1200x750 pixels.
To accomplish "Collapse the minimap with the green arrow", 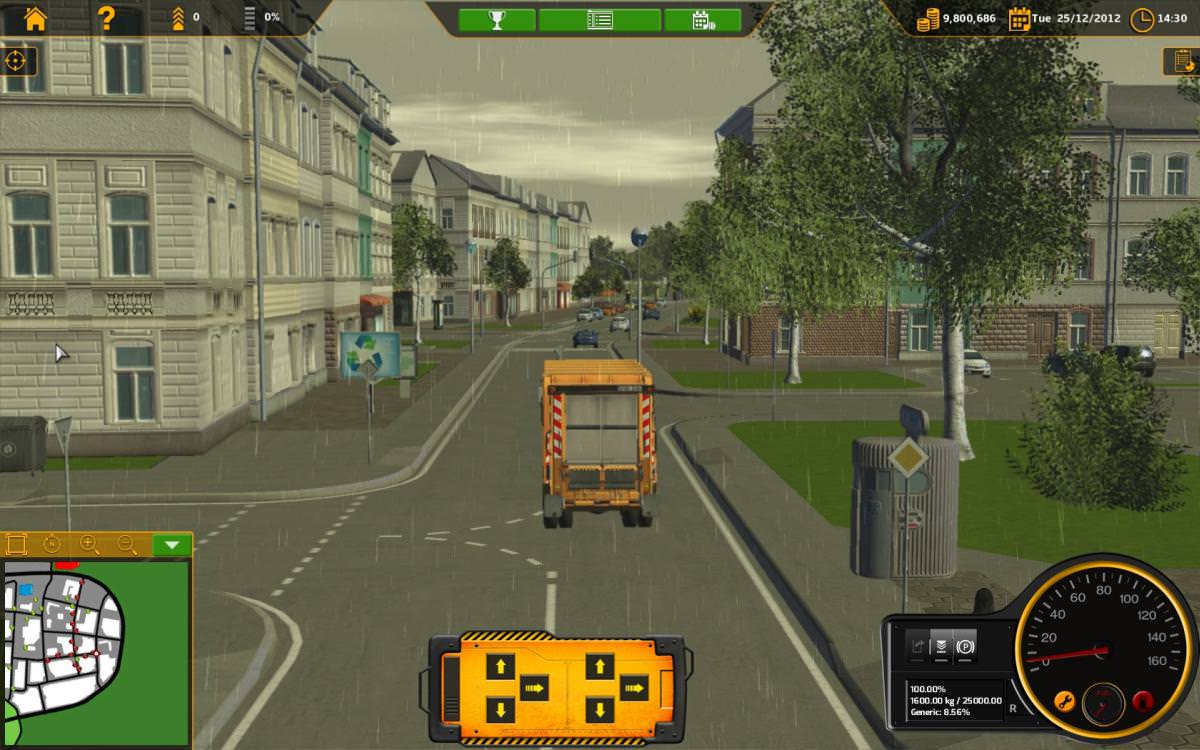I will coord(172,545).
